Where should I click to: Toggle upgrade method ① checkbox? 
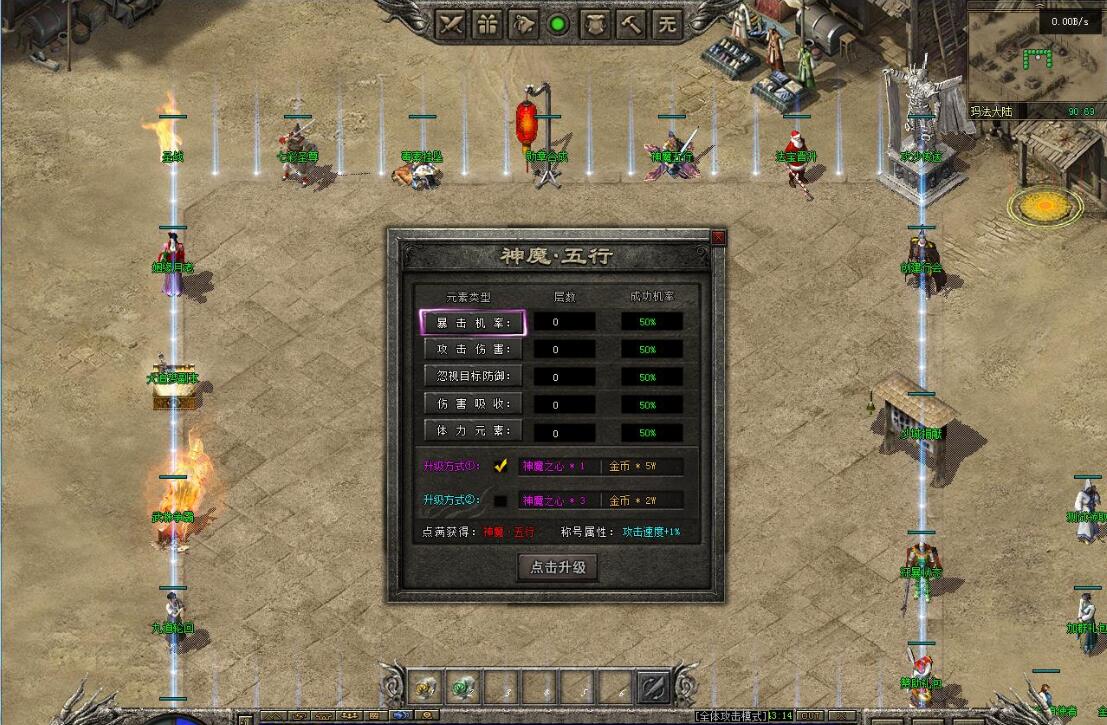coord(500,466)
